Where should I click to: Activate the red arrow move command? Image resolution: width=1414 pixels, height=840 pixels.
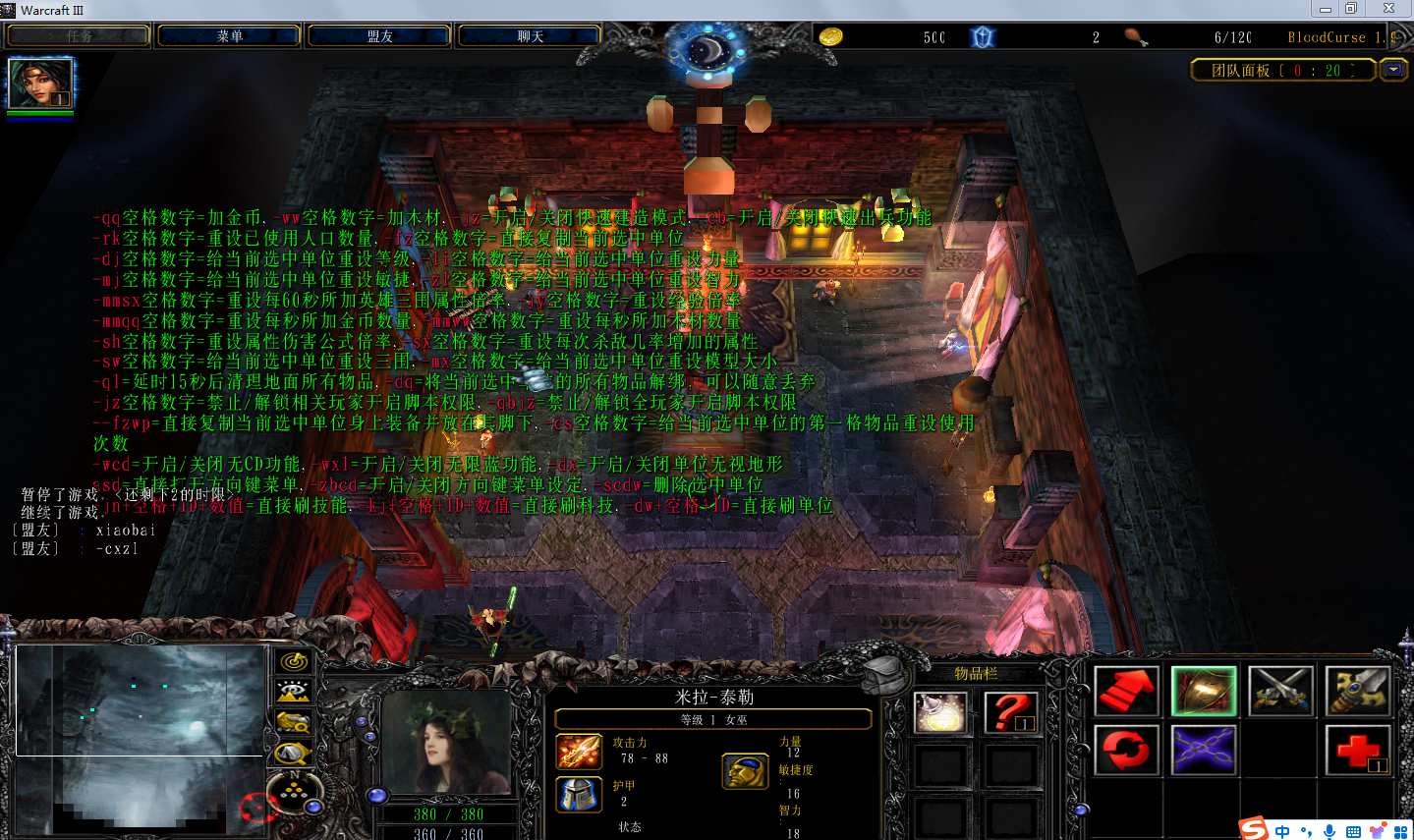click(x=1126, y=691)
